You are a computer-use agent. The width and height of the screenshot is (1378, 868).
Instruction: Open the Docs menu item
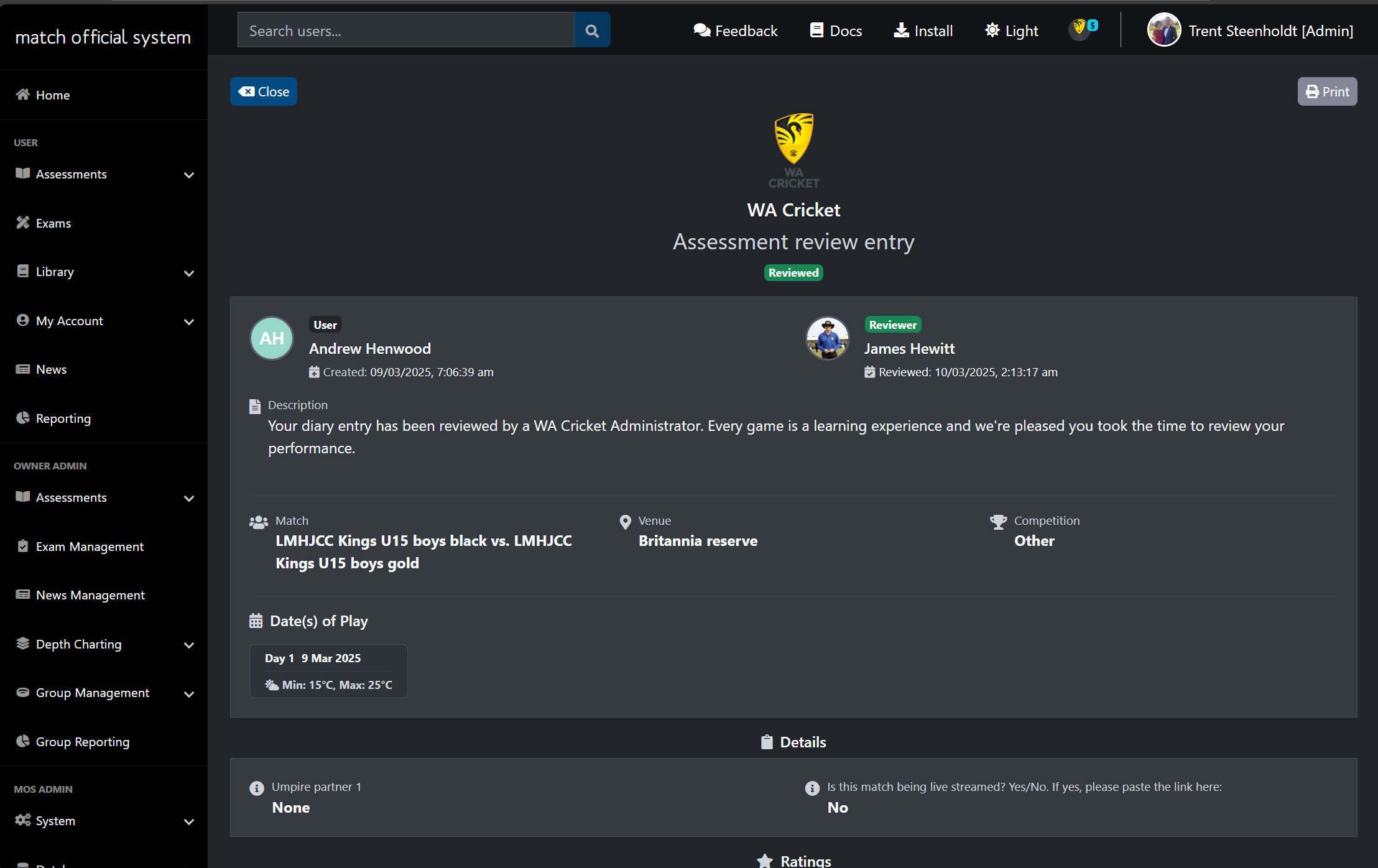(x=836, y=30)
